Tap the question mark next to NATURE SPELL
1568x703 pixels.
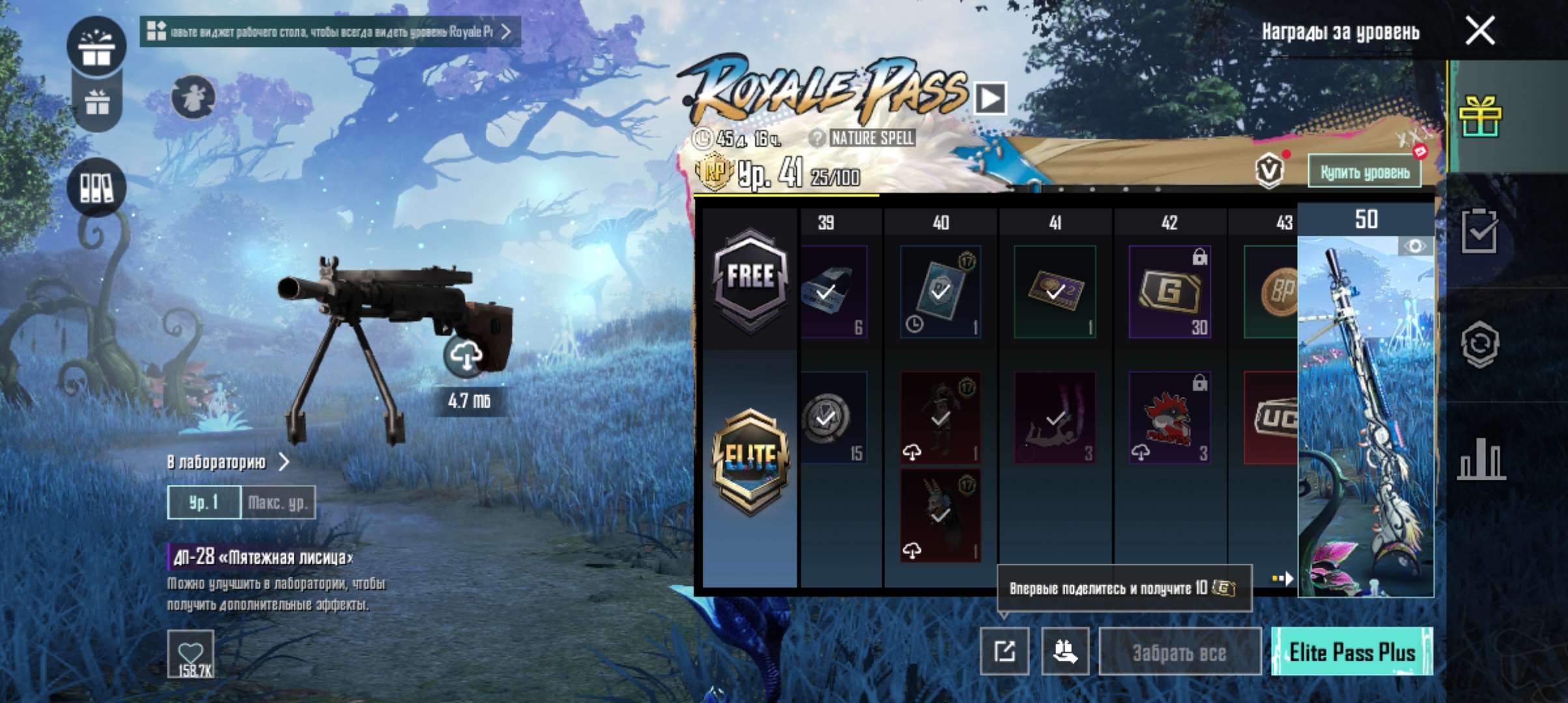pos(817,137)
